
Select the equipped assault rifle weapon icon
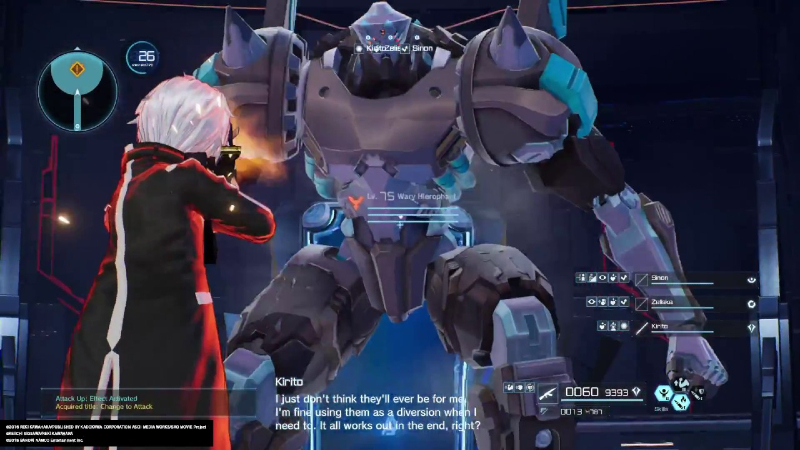(x=547, y=392)
